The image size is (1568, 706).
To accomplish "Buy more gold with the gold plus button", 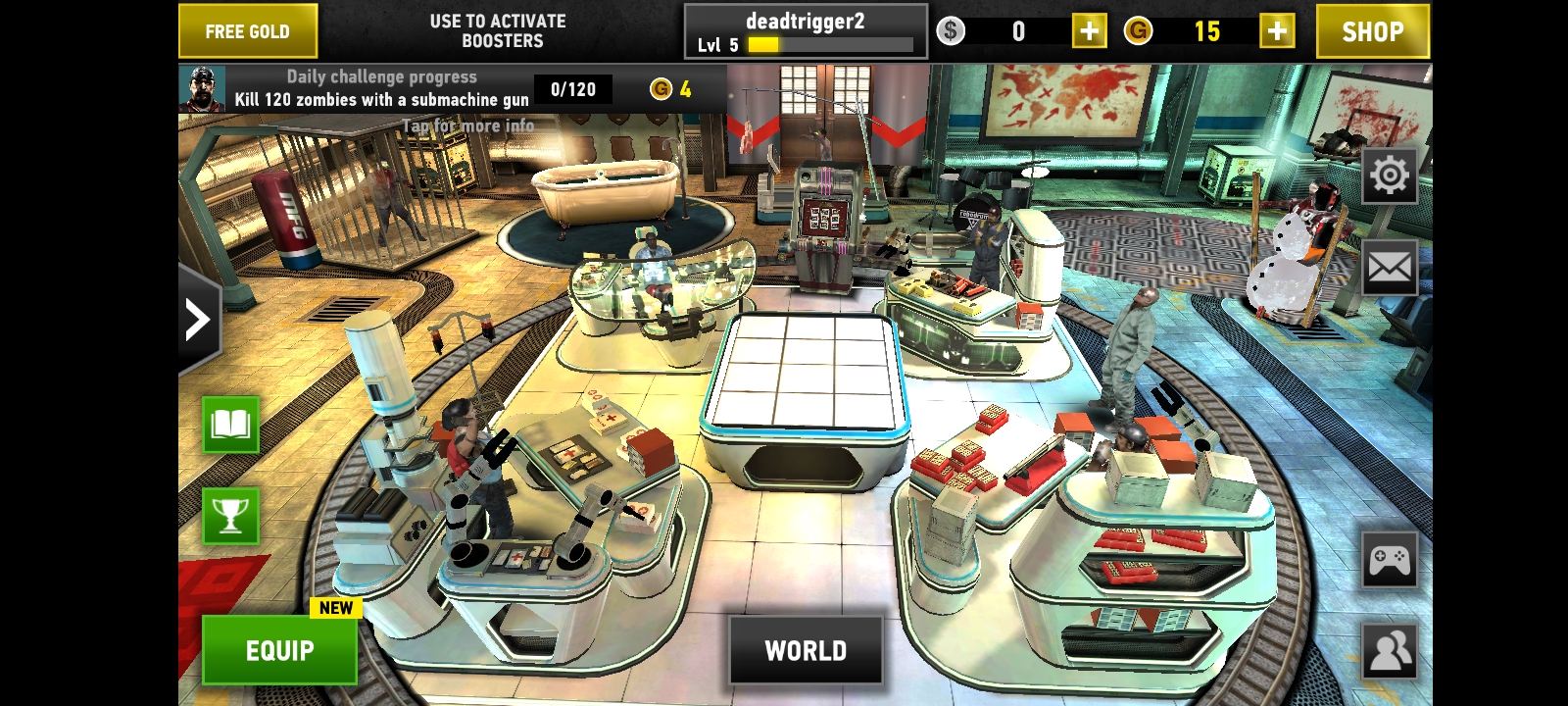I will point(1276,31).
